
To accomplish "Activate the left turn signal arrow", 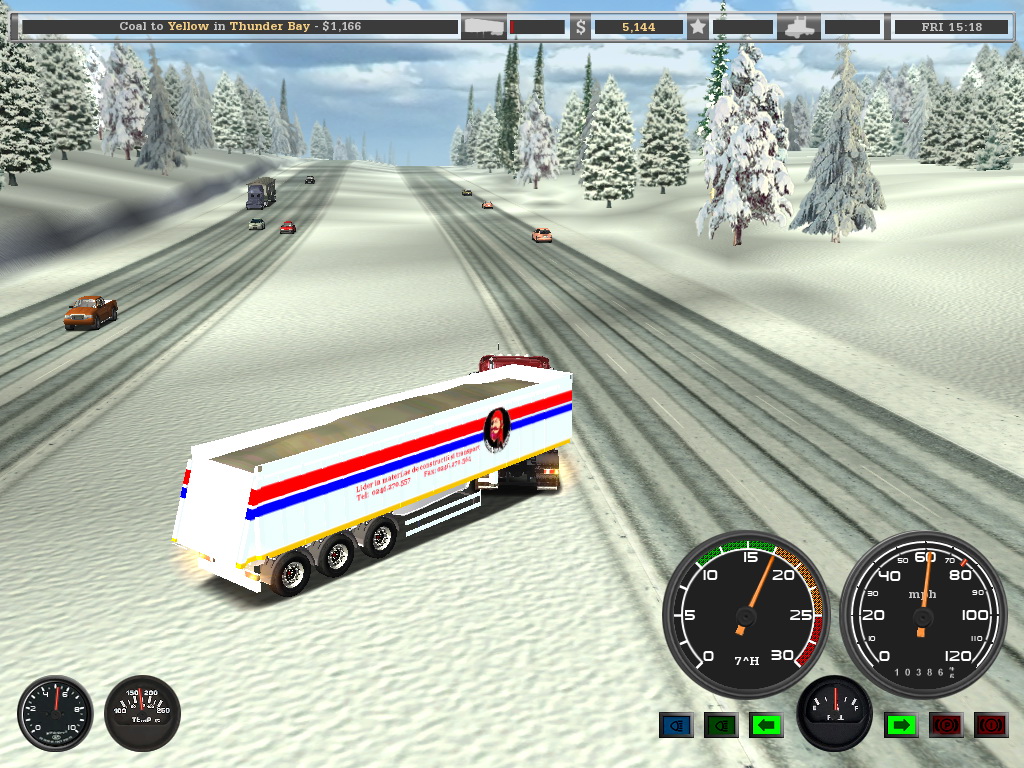I will (766, 725).
